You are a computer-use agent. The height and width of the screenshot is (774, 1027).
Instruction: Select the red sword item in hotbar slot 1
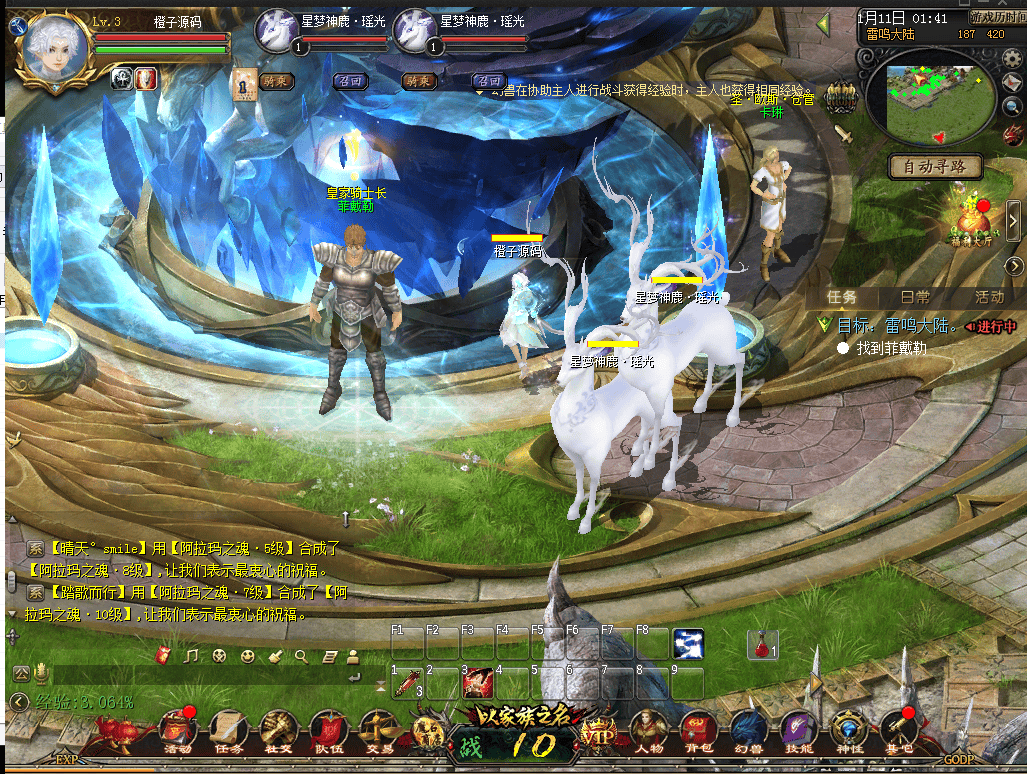pyautogui.click(x=408, y=684)
